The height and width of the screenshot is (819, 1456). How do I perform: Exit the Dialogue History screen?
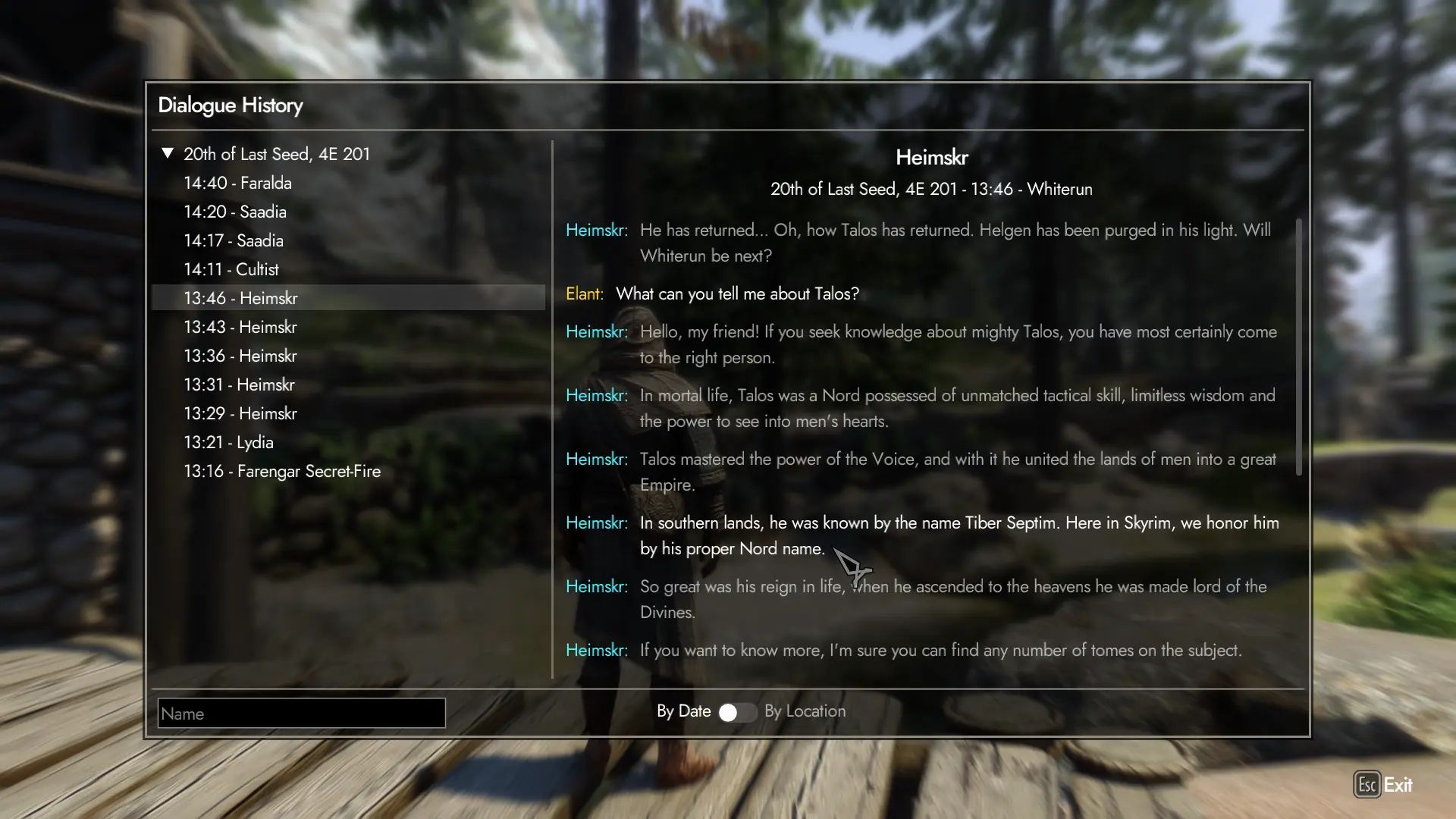(1398, 785)
